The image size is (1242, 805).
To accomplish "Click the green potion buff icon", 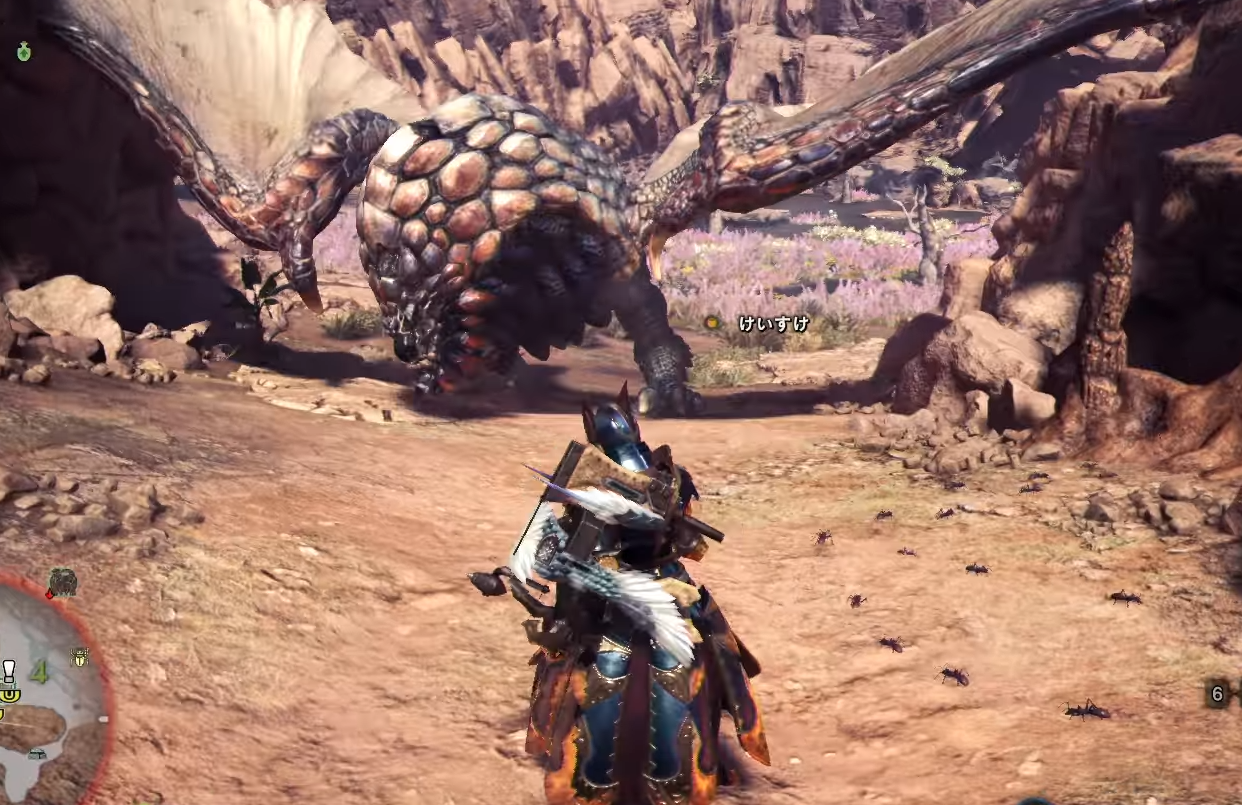I will pos(23,51).
